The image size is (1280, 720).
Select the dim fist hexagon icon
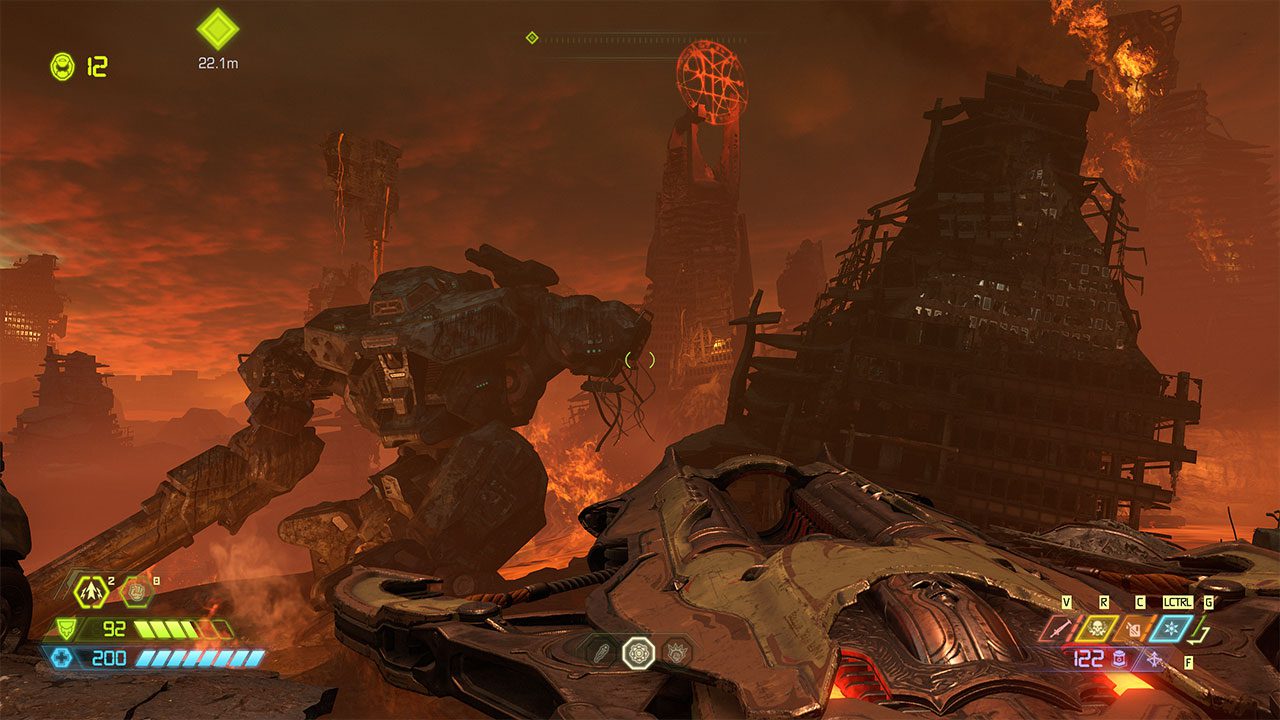[135, 591]
